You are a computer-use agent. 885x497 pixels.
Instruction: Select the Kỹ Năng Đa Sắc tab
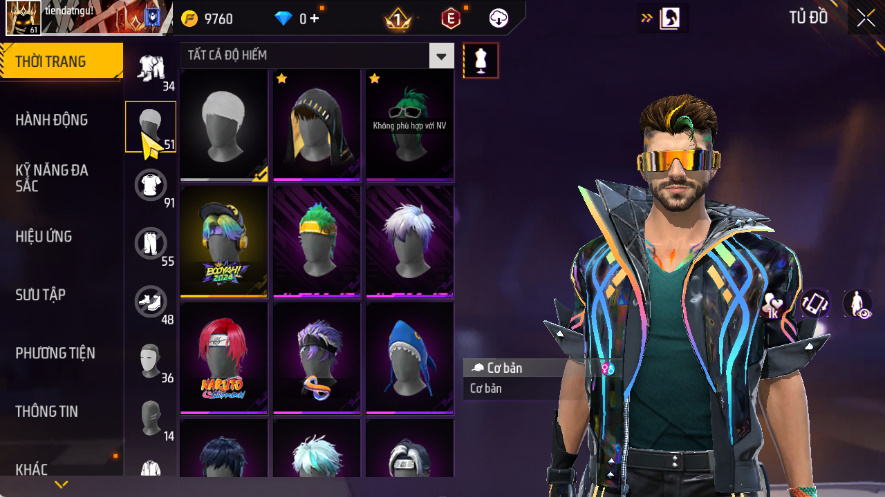60,178
